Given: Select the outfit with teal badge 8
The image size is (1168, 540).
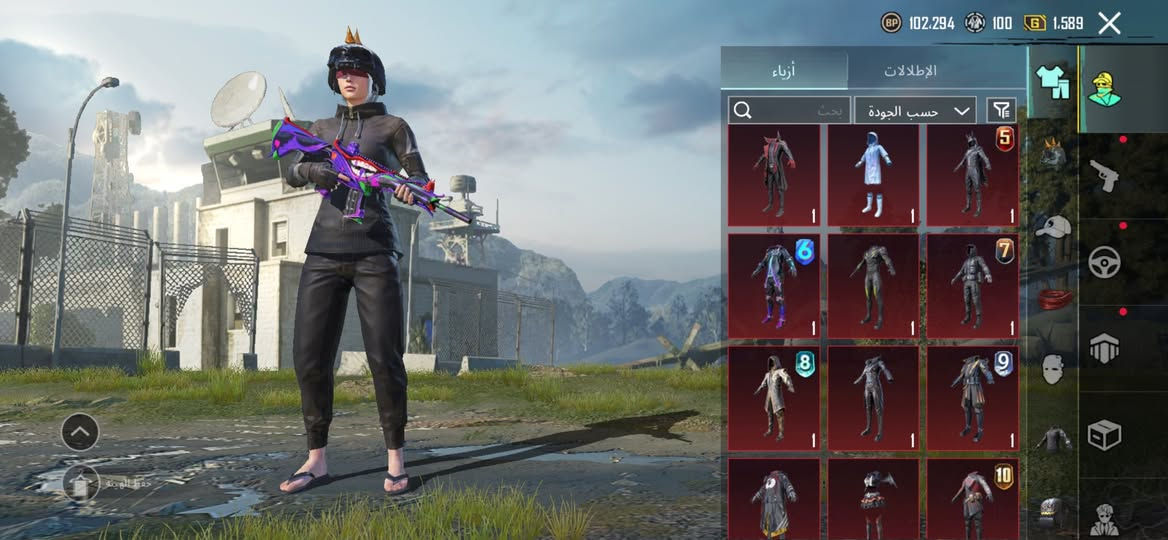Looking at the screenshot, I should coord(773,398).
